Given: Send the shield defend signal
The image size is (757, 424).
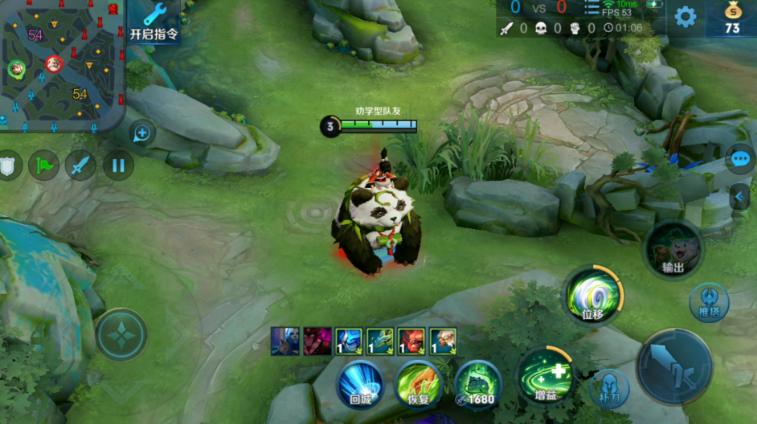Looking at the screenshot, I should tap(8, 165).
